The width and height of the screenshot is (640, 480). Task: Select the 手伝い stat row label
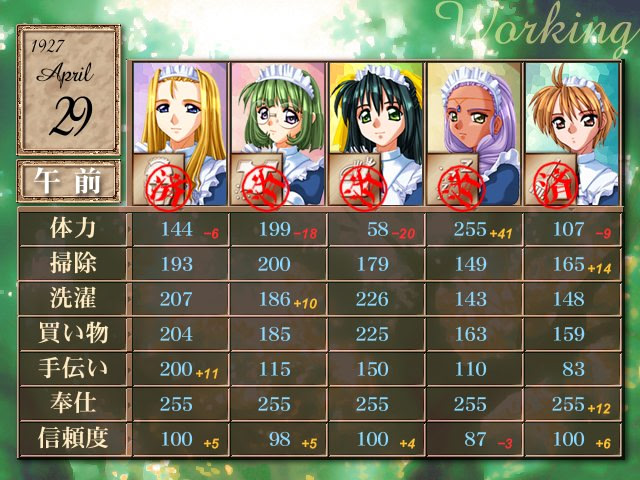(x=73, y=368)
